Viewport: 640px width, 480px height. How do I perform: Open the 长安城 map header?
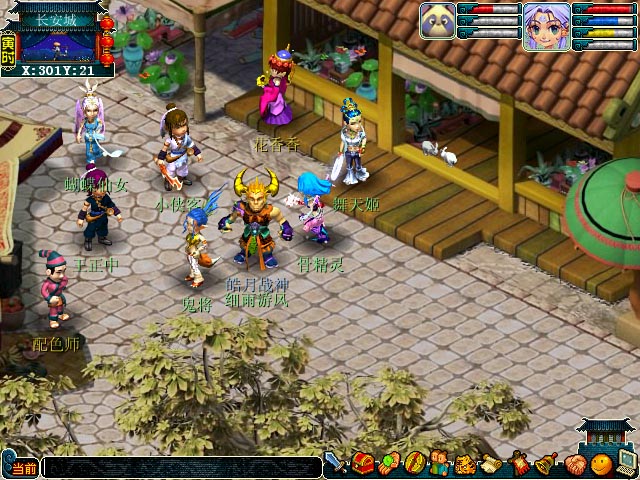pyautogui.click(x=58, y=17)
